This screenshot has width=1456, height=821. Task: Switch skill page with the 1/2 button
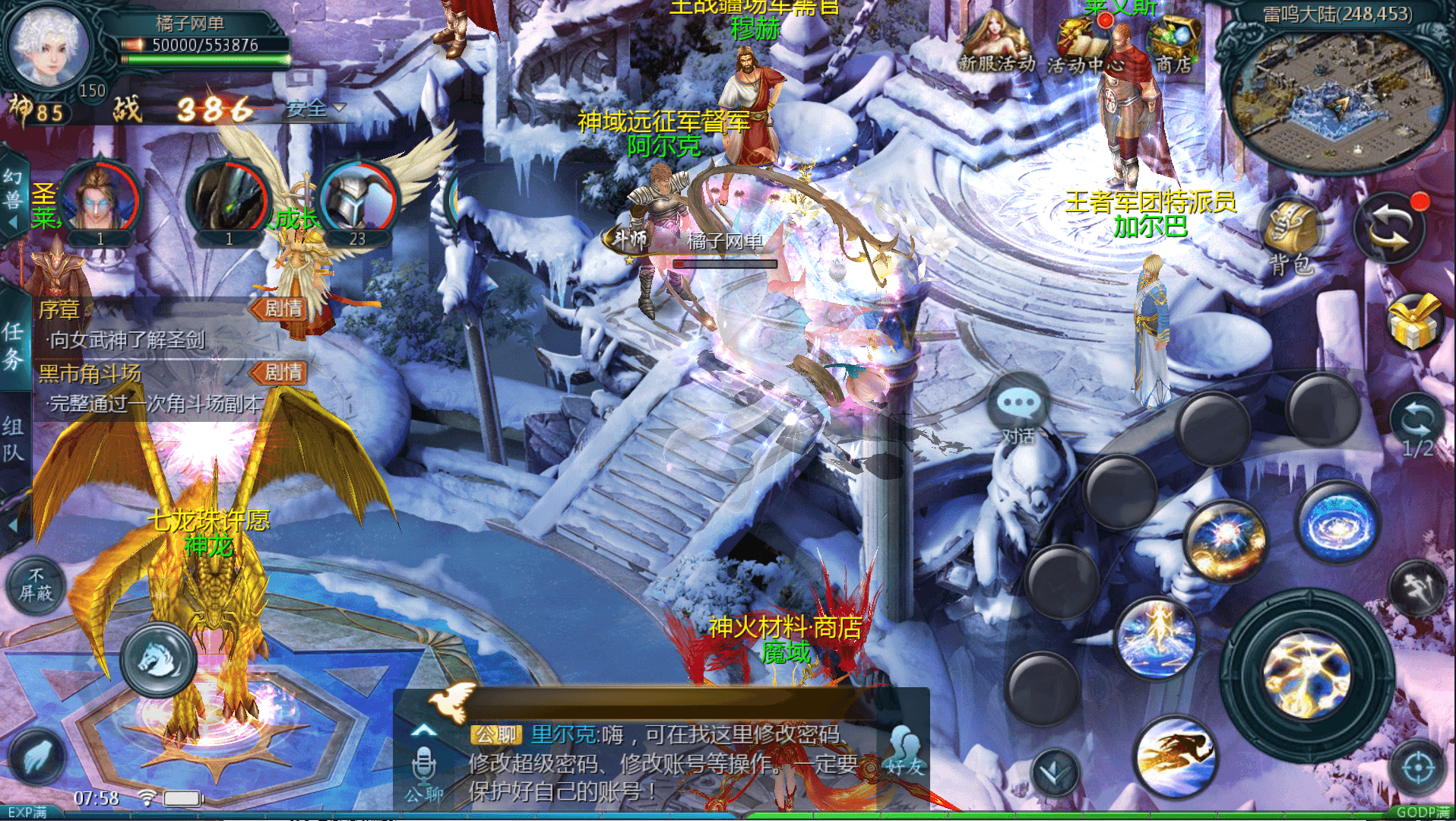(x=1417, y=427)
